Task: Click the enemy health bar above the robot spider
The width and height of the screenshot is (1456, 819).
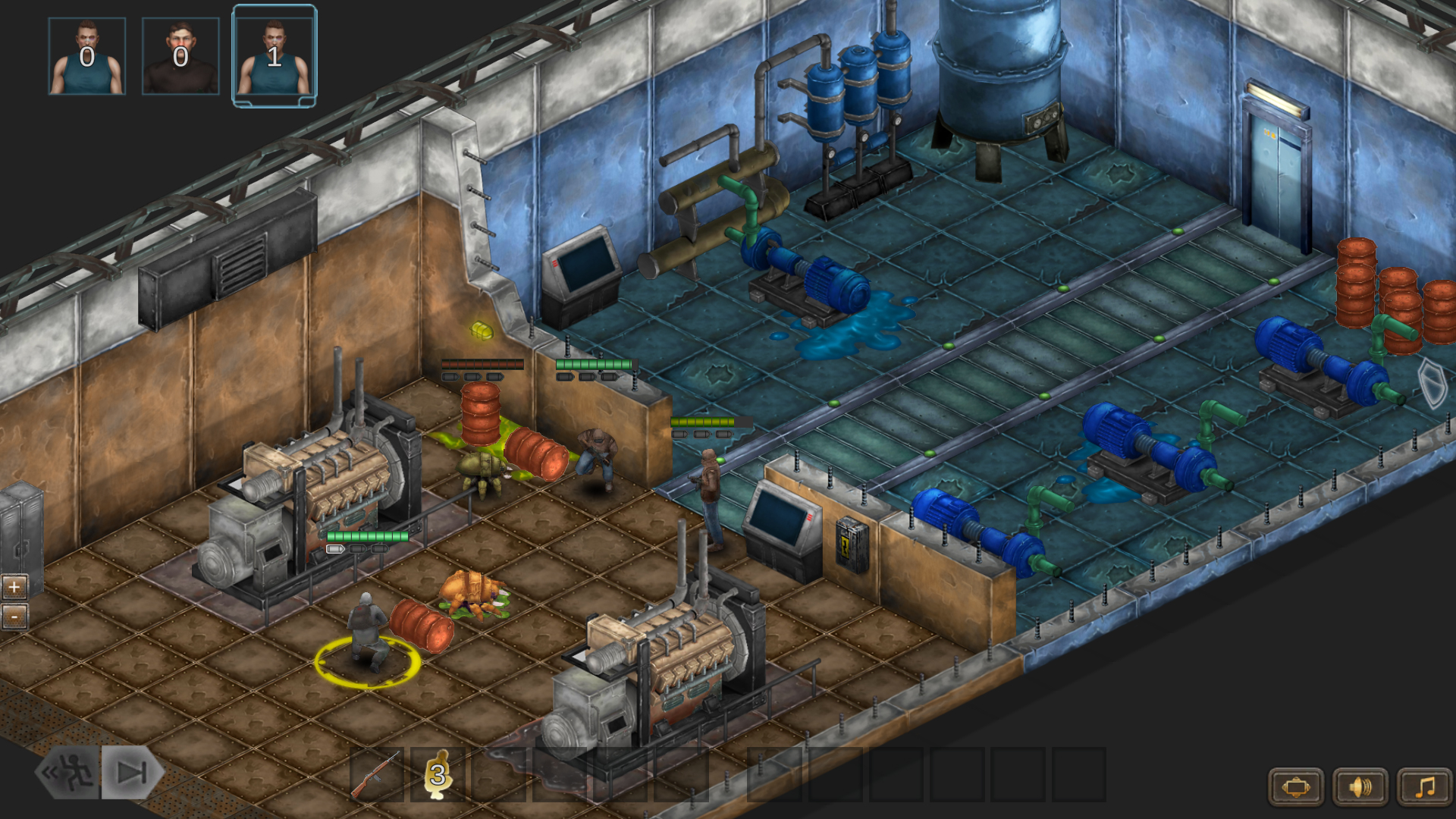Action: pyautogui.click(x=480, y=362)
